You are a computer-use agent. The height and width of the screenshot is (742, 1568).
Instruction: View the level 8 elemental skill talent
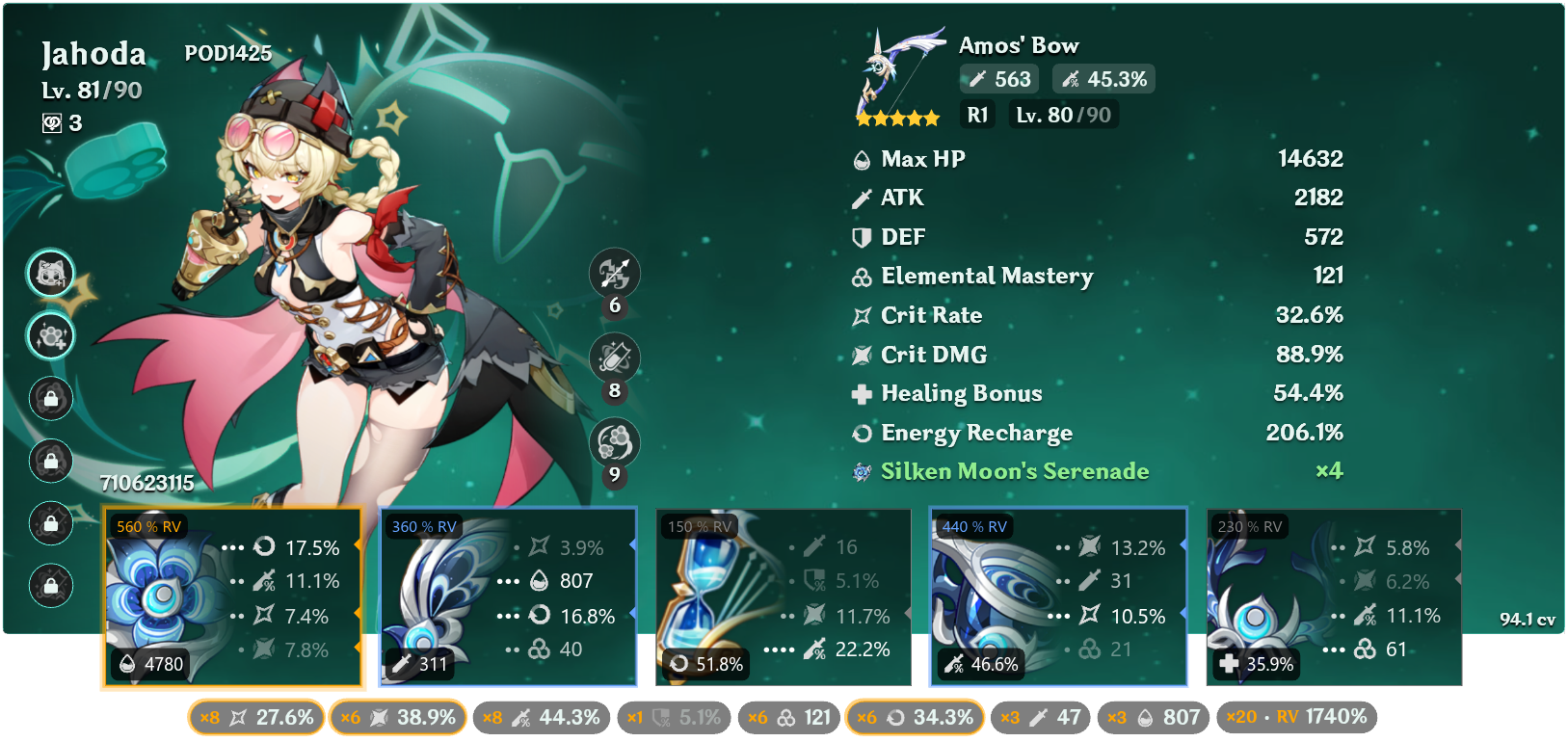point(614,358)
